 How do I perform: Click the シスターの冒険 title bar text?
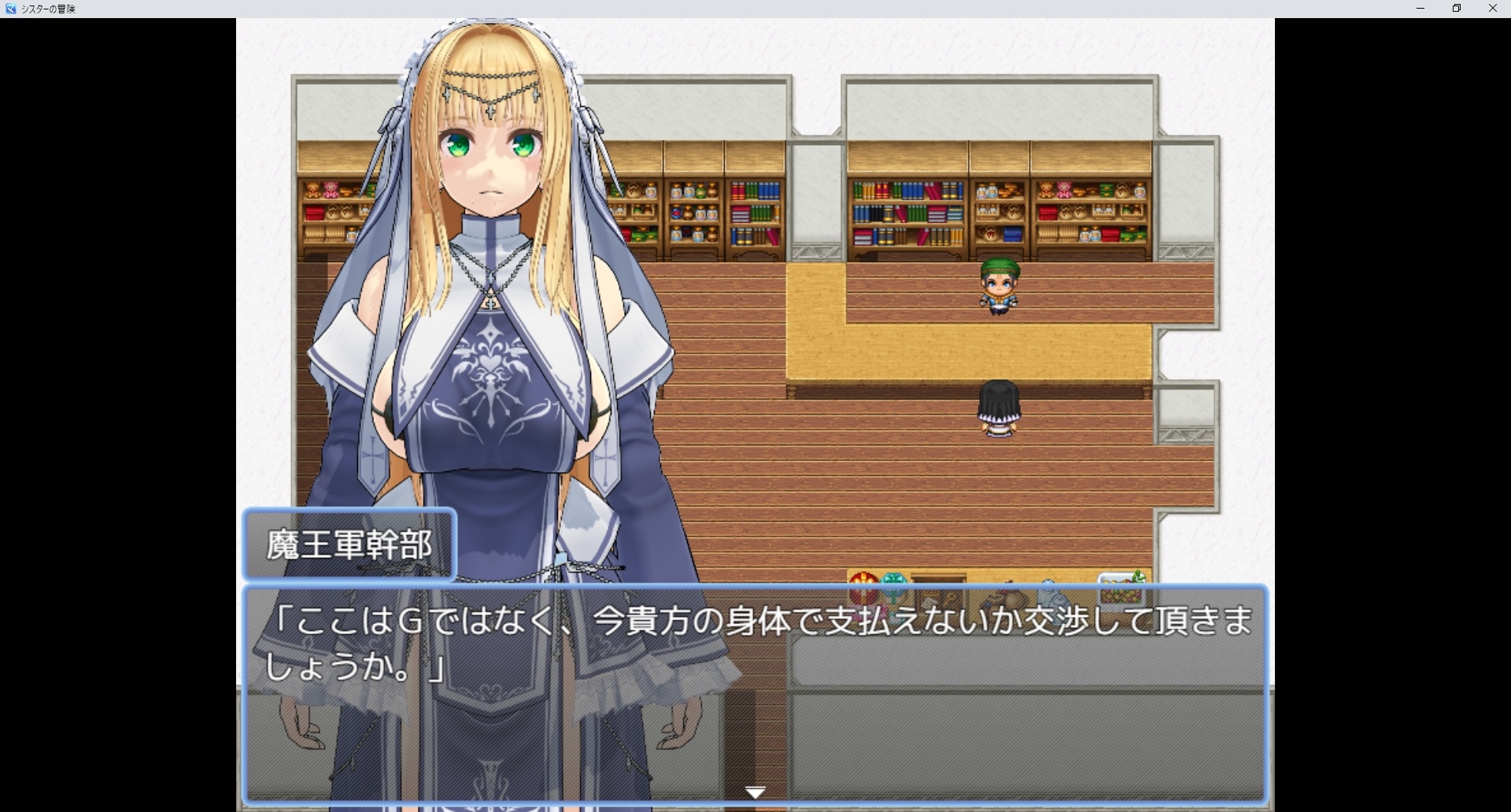50,9
